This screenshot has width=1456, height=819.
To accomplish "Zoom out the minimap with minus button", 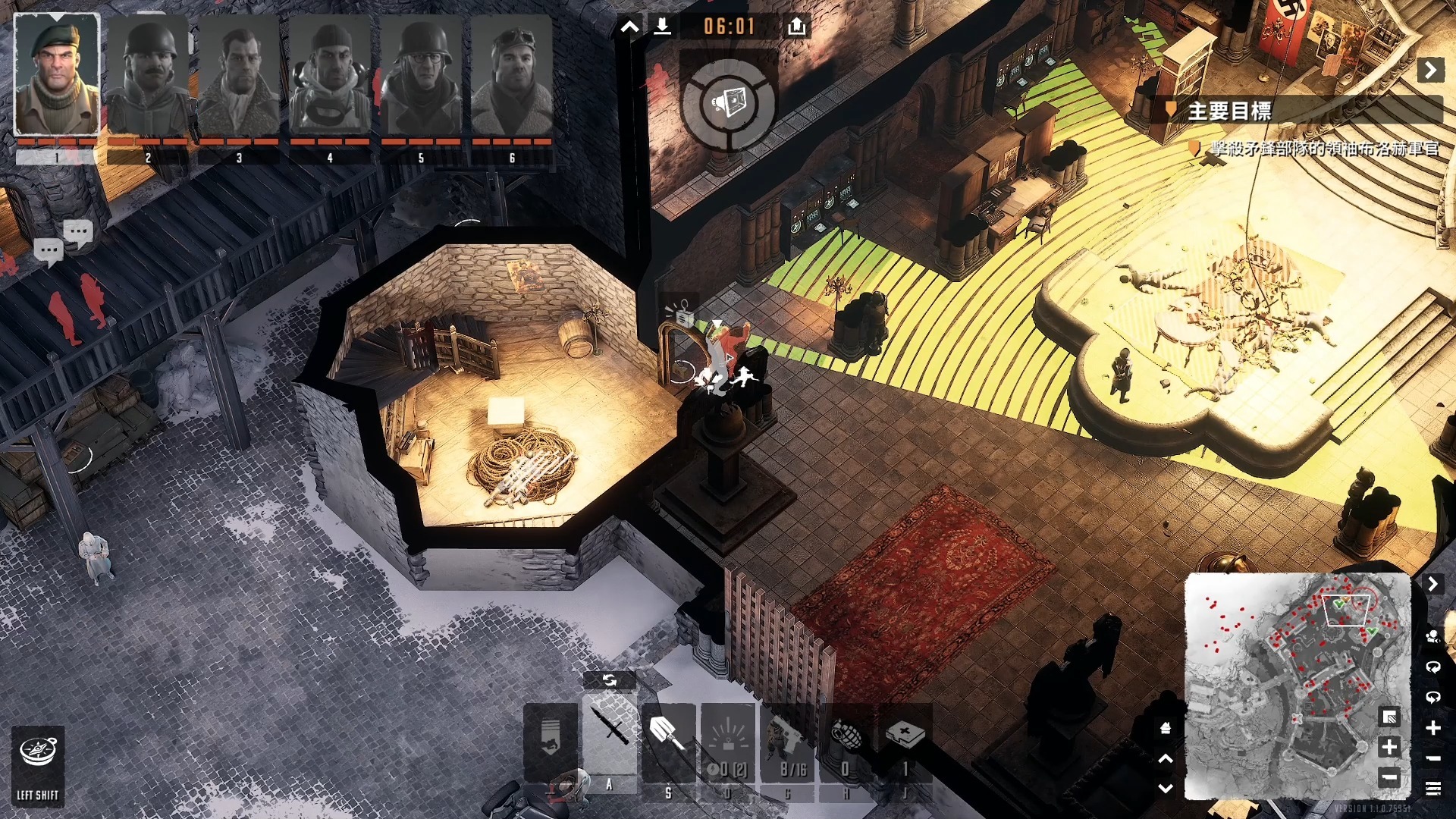I will [1389, 777].
